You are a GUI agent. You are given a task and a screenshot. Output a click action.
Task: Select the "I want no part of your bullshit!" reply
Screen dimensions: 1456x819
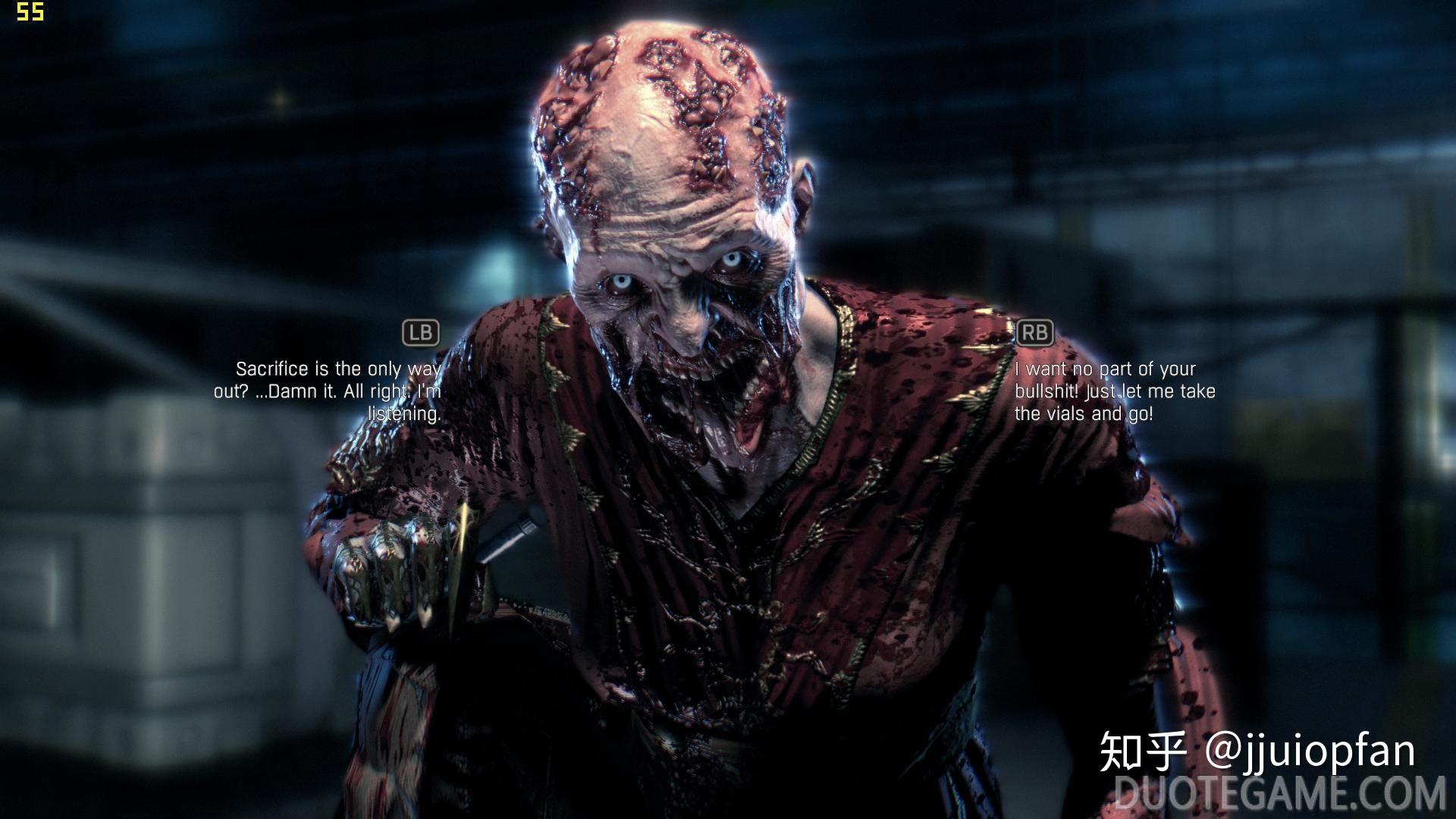tap(1114, 391)
